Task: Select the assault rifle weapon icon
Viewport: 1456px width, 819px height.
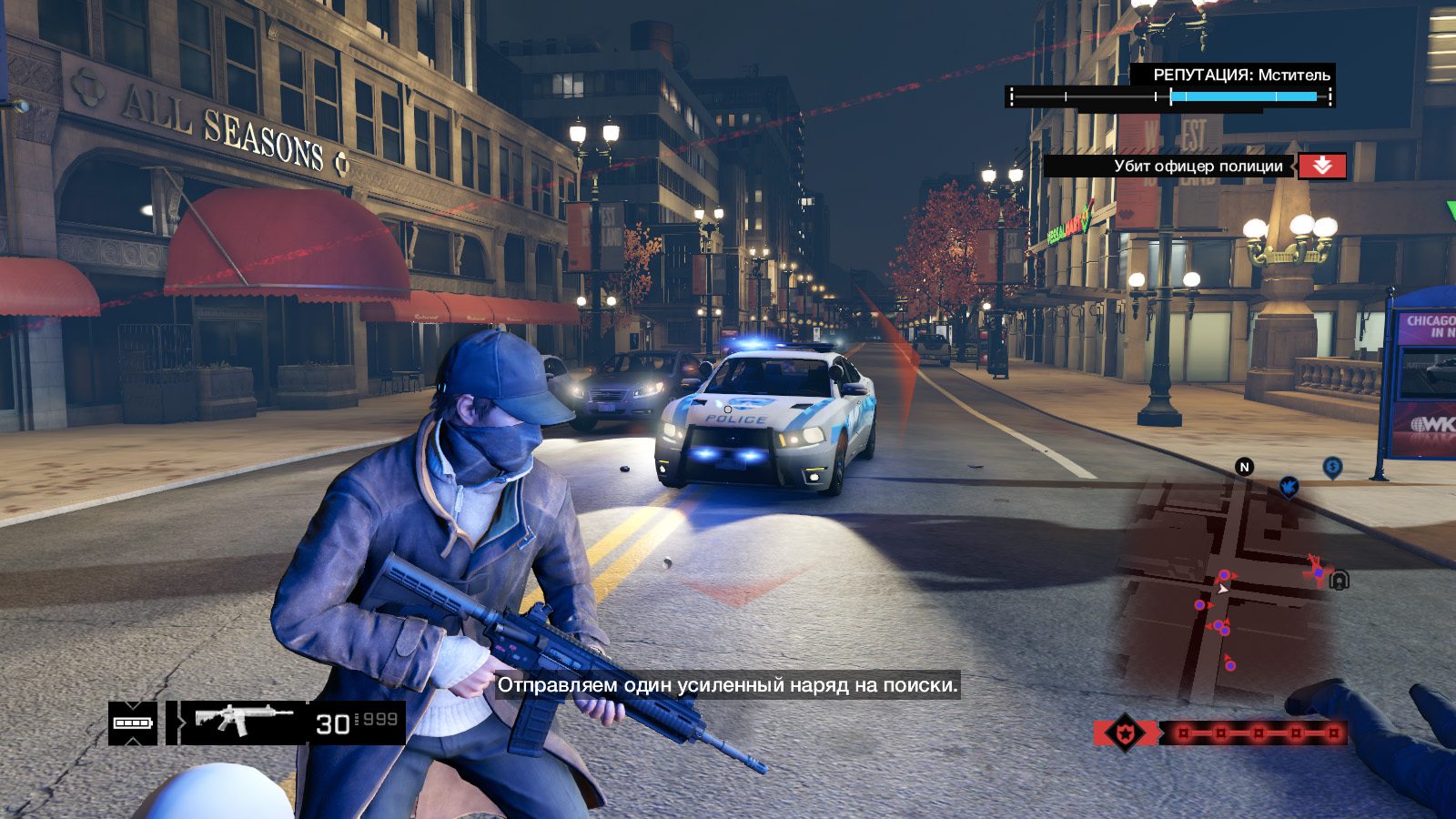Action: point(242,721)
